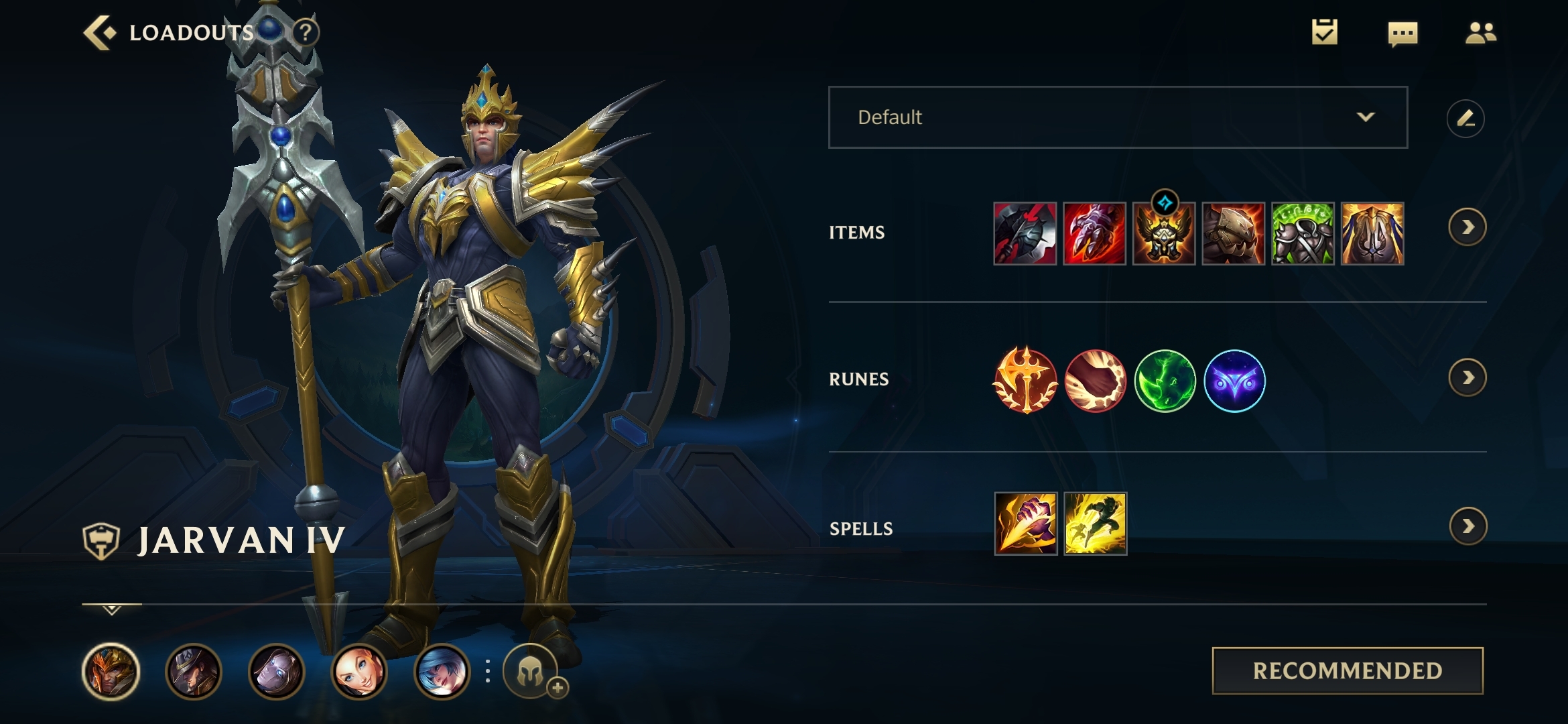
Task: Select the Smite summoner spell
Action: (1025, 524)
